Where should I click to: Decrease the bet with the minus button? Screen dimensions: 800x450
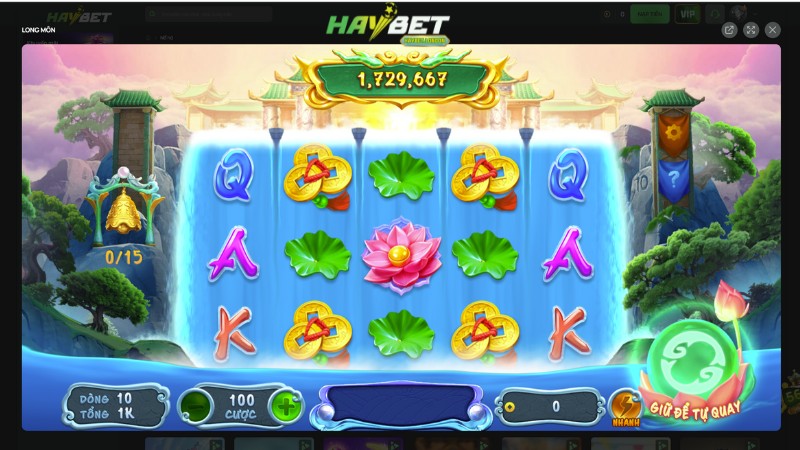tap(194, 407)
